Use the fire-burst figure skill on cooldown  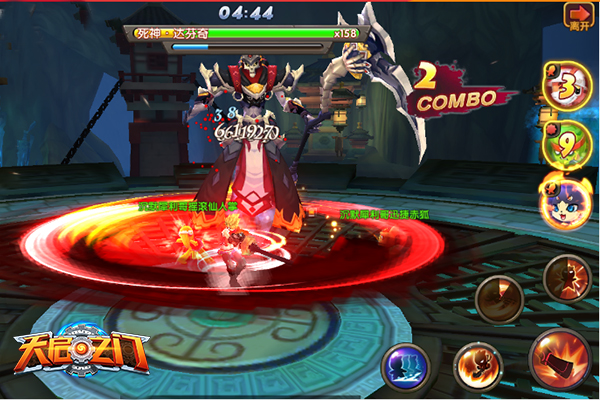pos(566,277)
